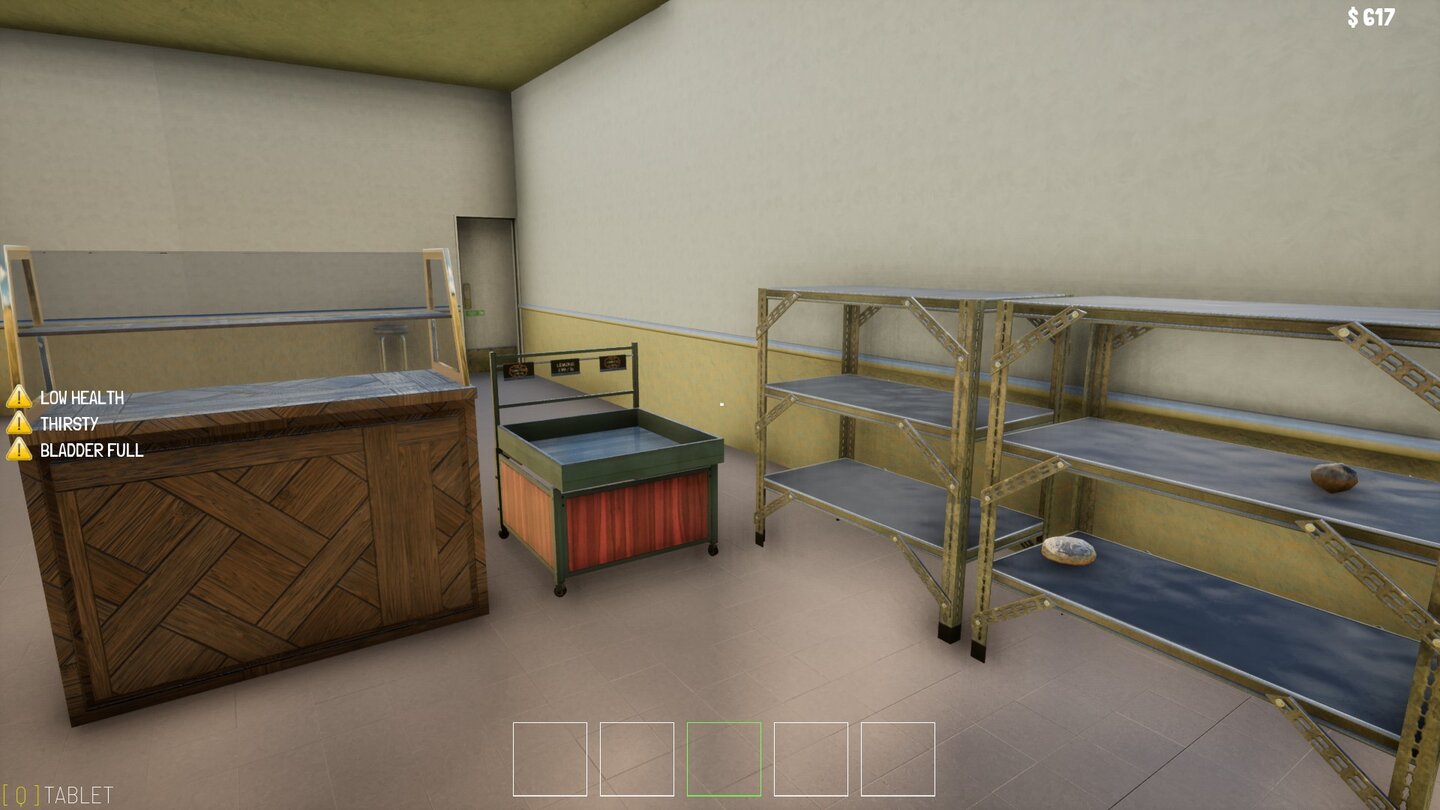
Task: Click the THIRSTY warning triangle icon
Action: coord(20,424)
